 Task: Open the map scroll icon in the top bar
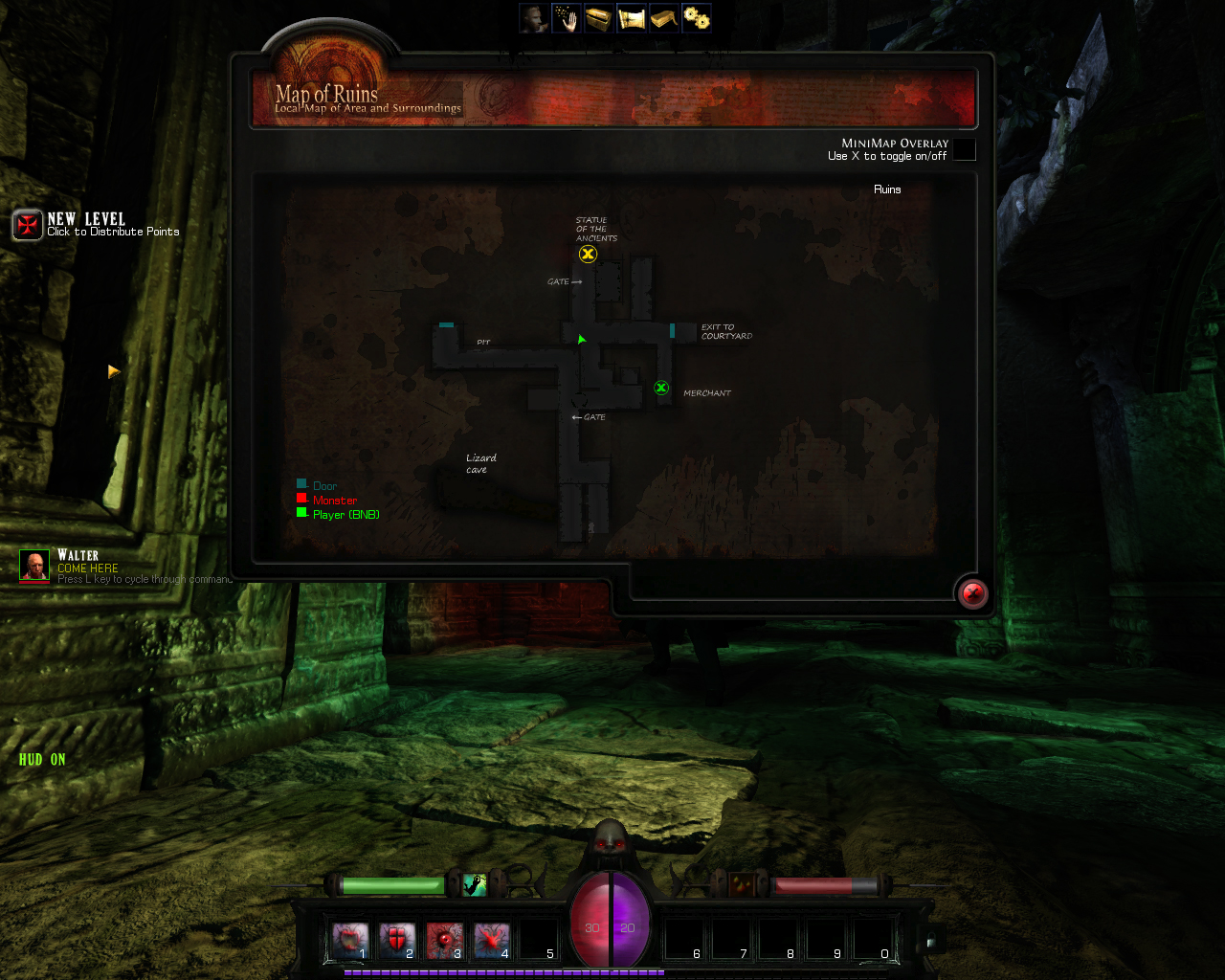pyautogui.click(x=632, y=17)
